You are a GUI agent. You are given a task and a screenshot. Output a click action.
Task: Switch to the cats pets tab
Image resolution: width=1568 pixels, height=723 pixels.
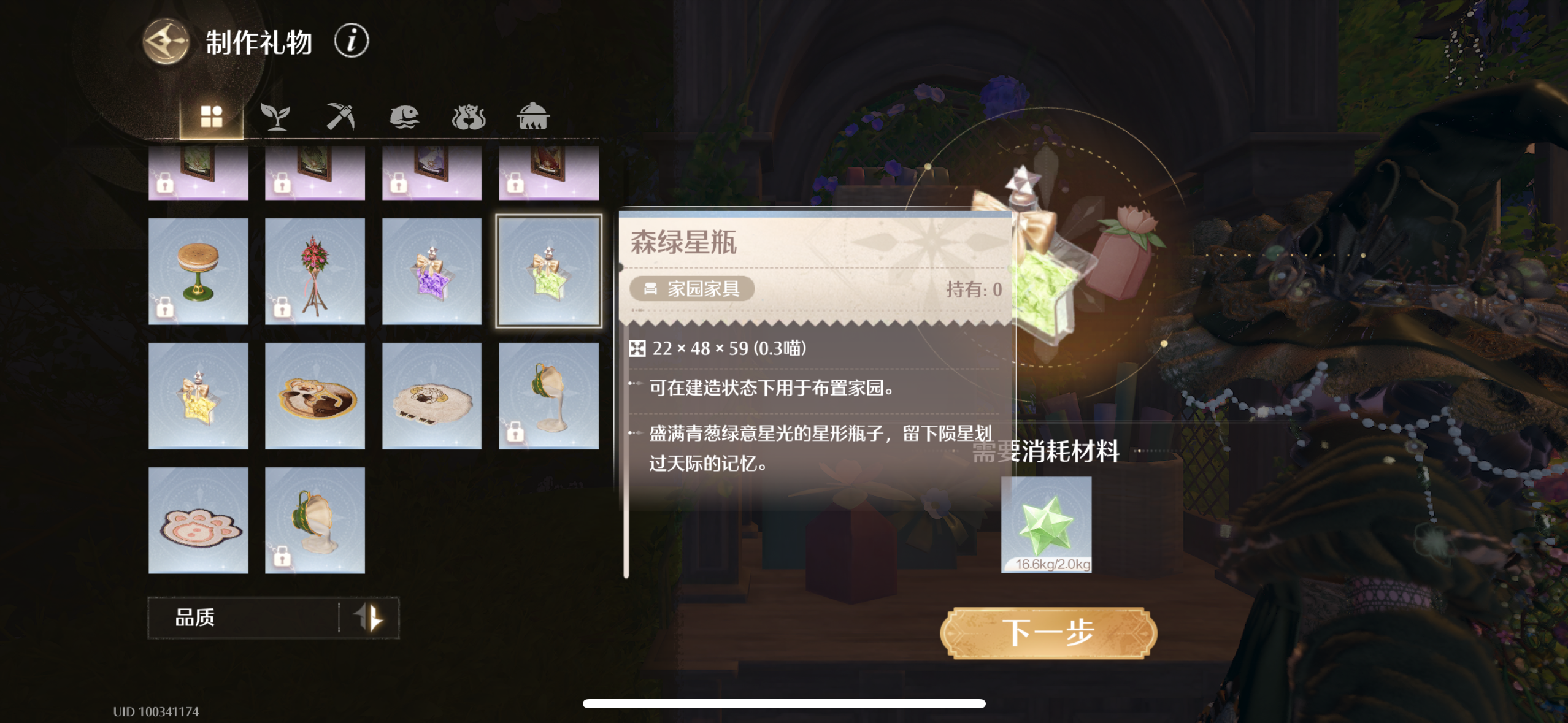(471, 117)
